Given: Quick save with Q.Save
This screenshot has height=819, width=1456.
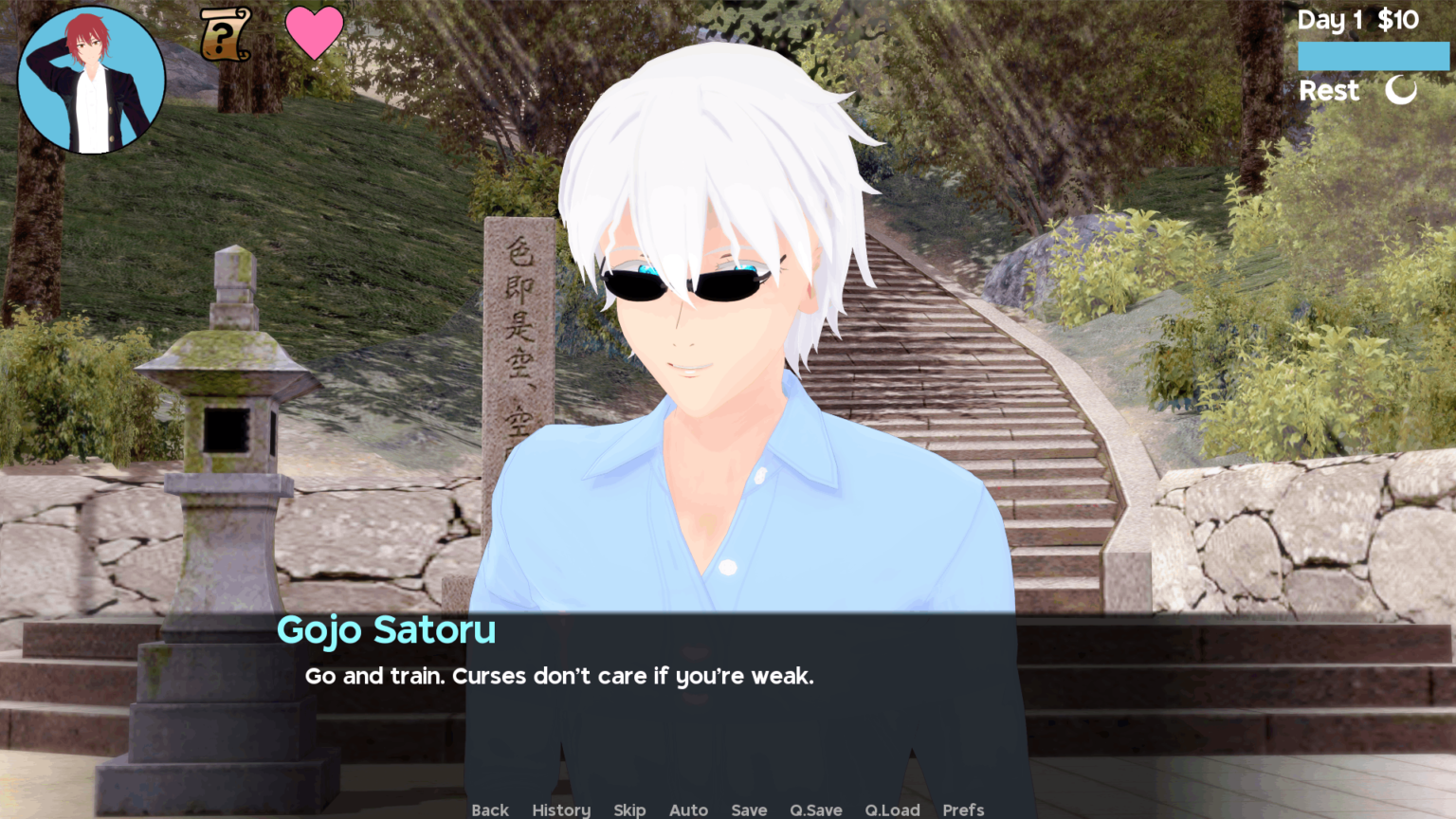Looking at the screenshot, I should click(815, 810).
